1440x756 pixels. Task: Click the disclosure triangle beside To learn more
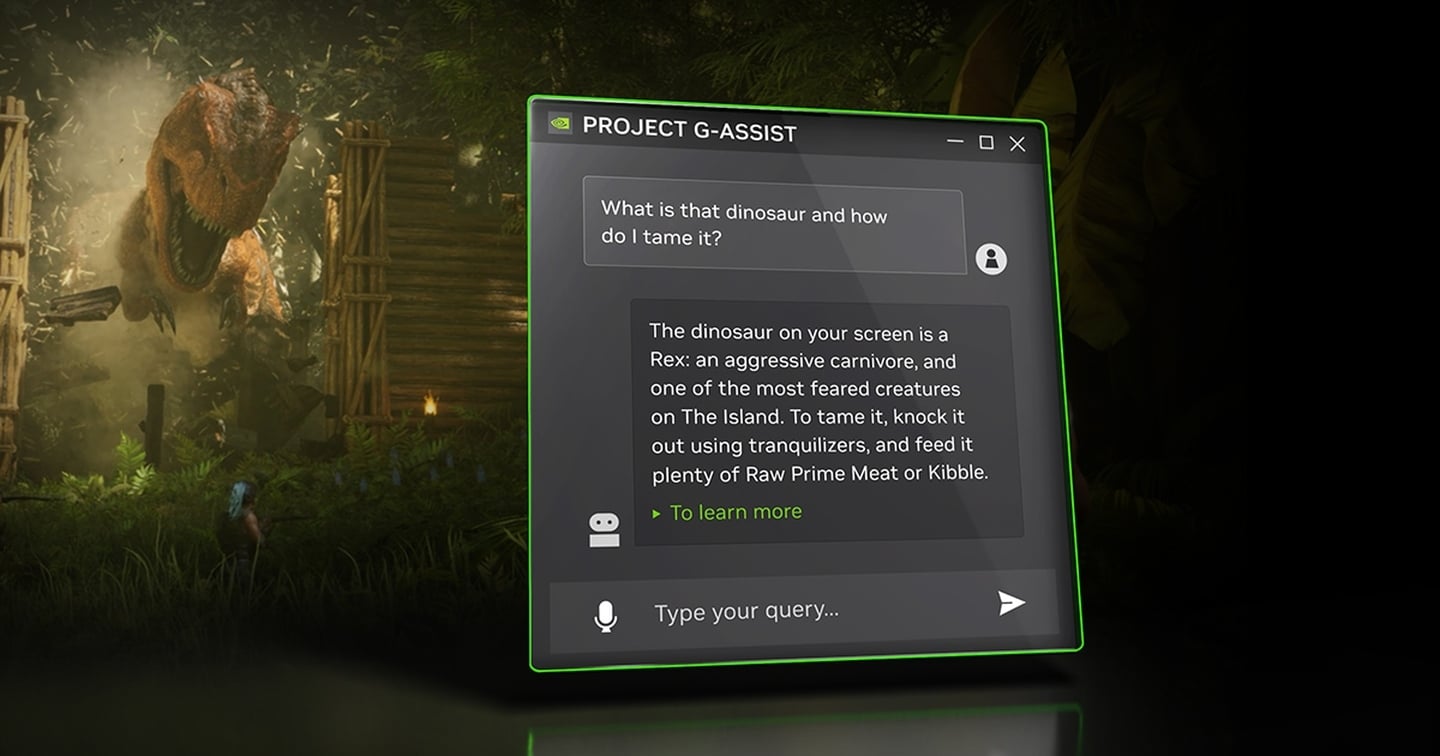tap(657, 512)
